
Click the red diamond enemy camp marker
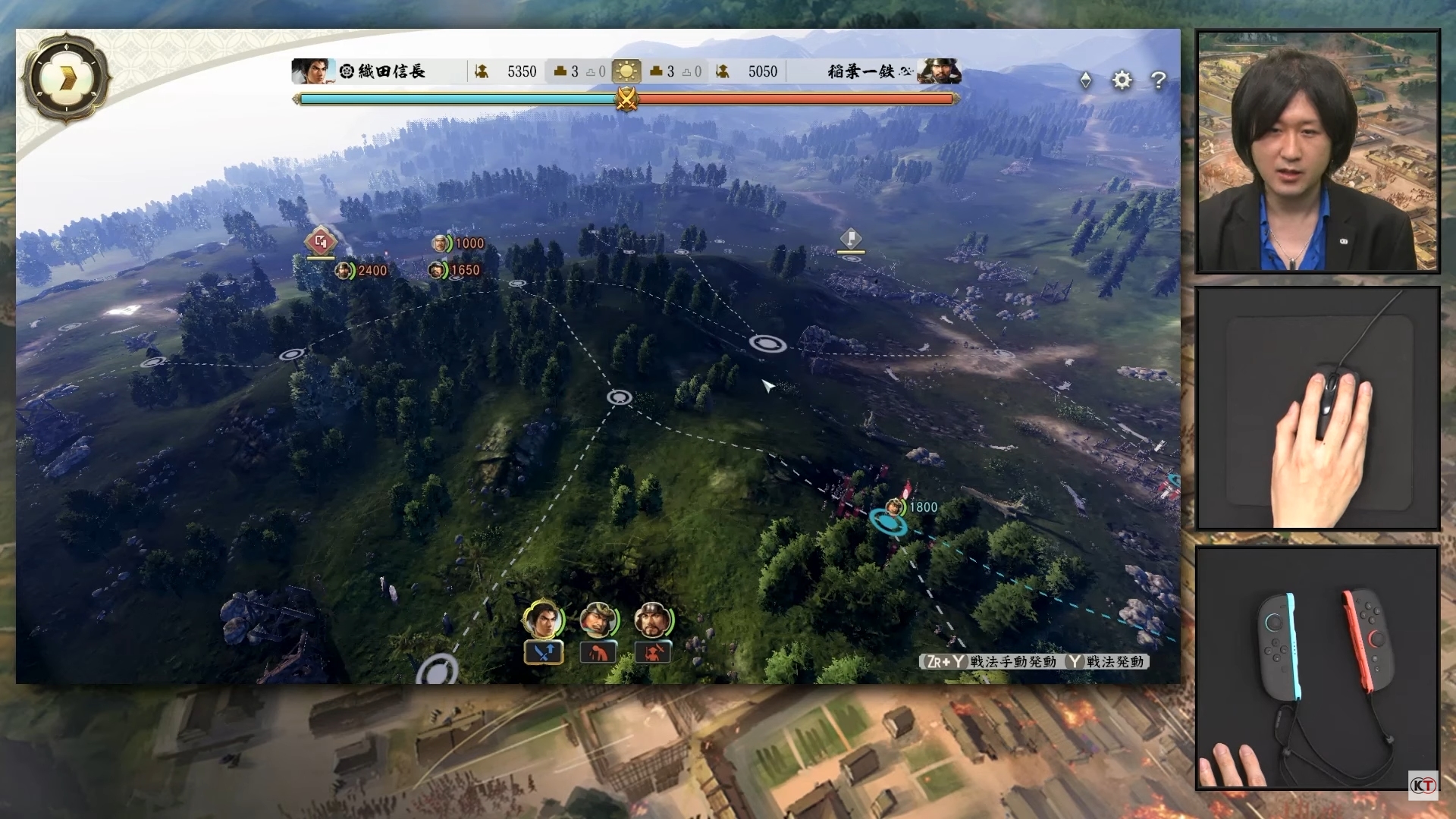[320, 242]
